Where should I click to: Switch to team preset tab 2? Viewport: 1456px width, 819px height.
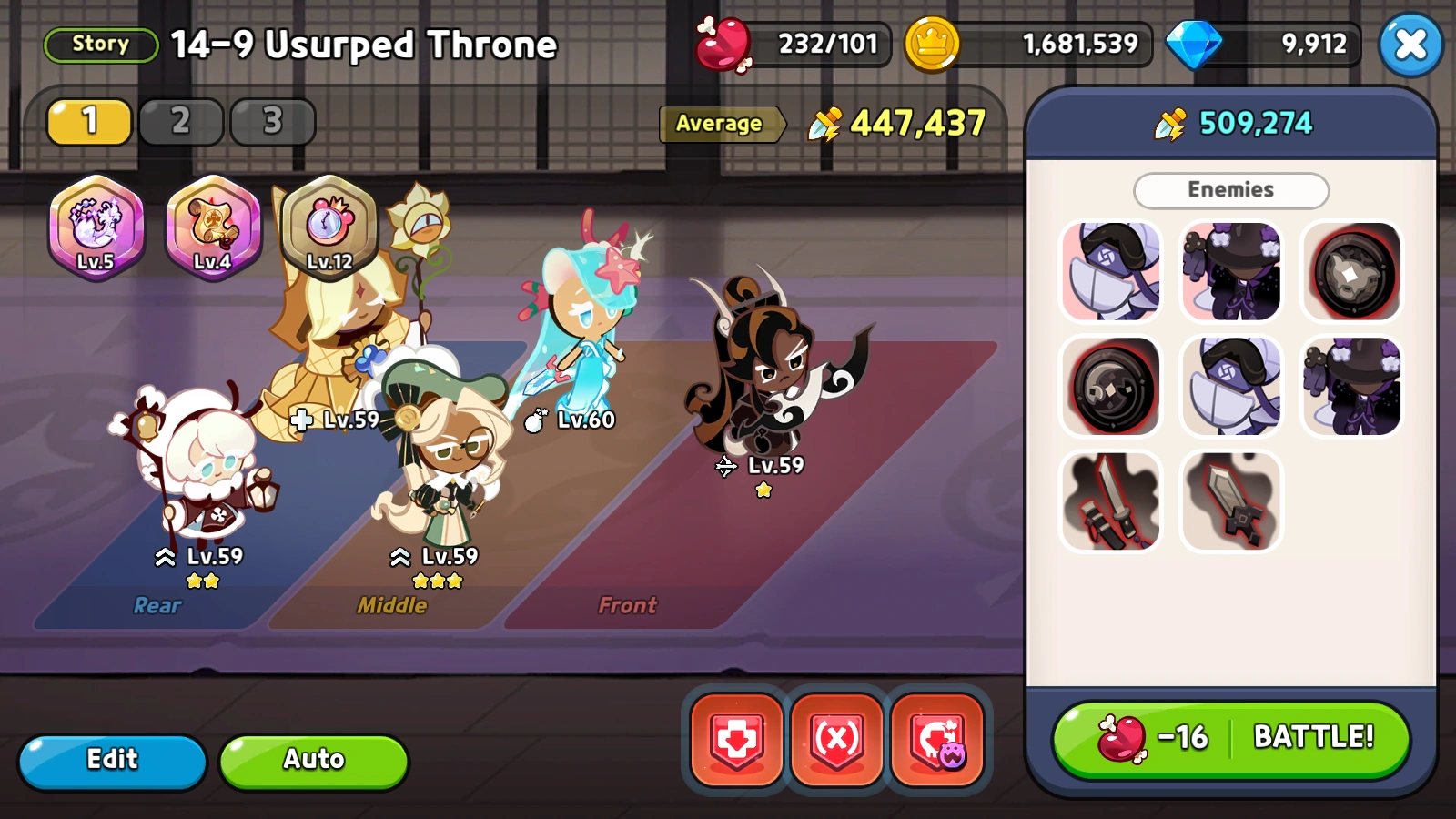(181, 121)
